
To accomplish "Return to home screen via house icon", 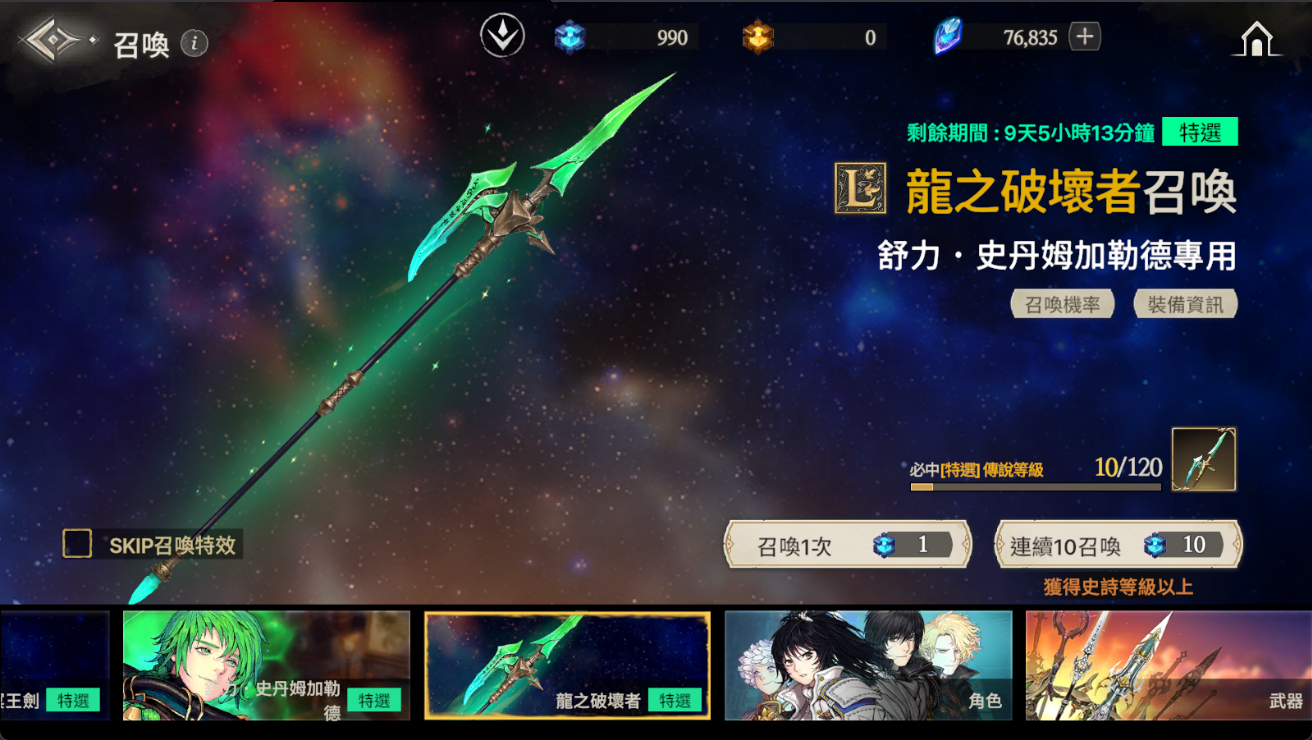I will (1256, 40).
